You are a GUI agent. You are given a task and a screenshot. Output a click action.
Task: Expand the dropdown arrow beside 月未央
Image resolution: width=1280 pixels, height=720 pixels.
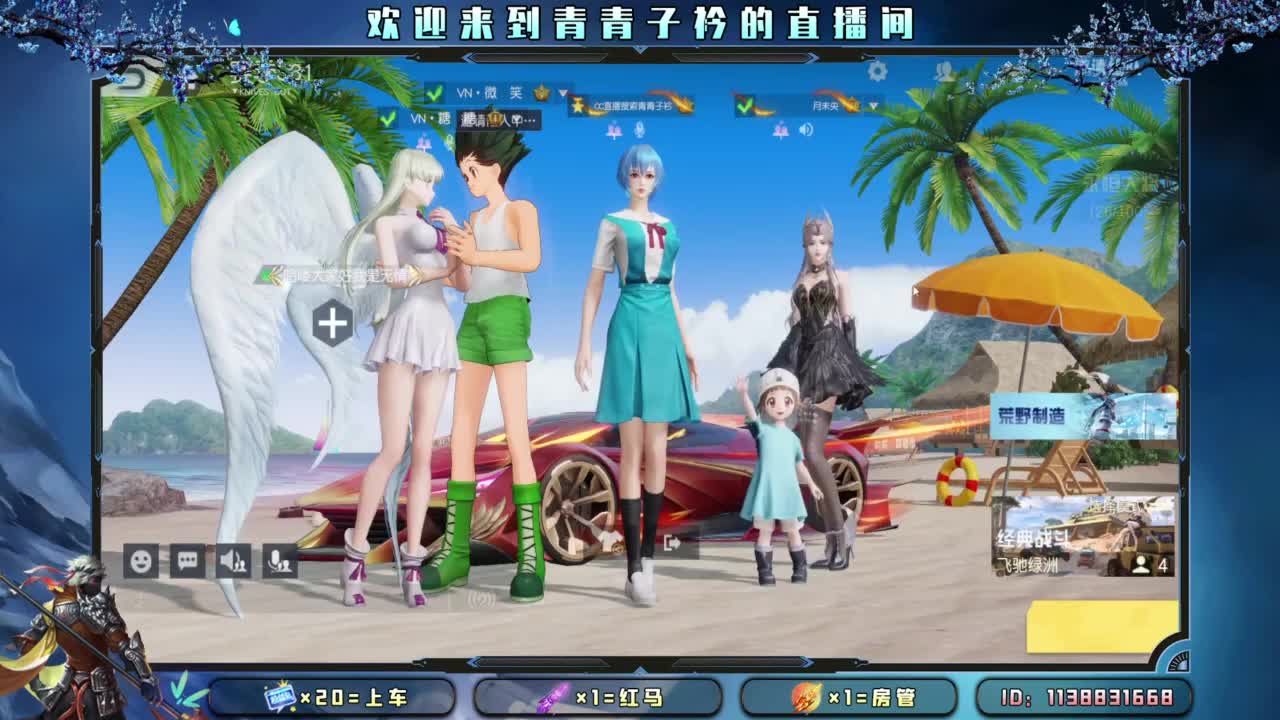coord(873,106)
